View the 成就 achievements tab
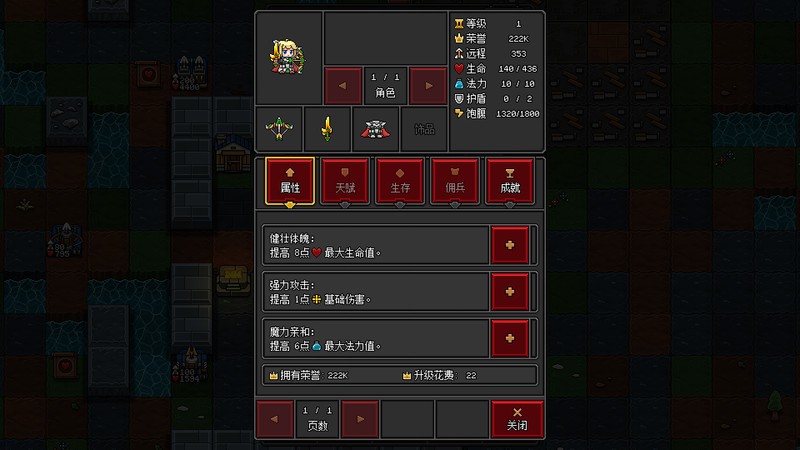 click(x=510, y=181)
